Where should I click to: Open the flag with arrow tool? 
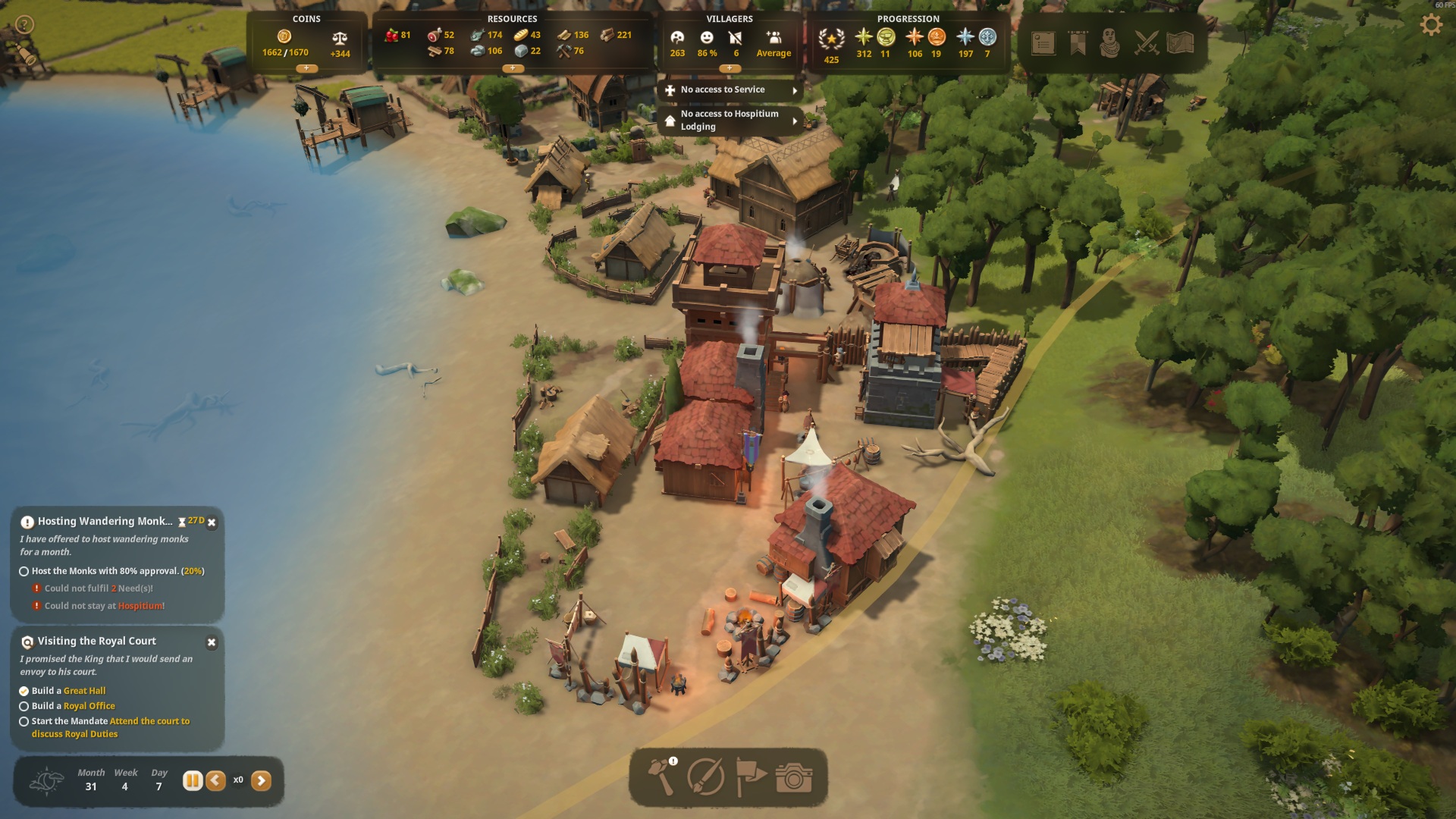751,777
